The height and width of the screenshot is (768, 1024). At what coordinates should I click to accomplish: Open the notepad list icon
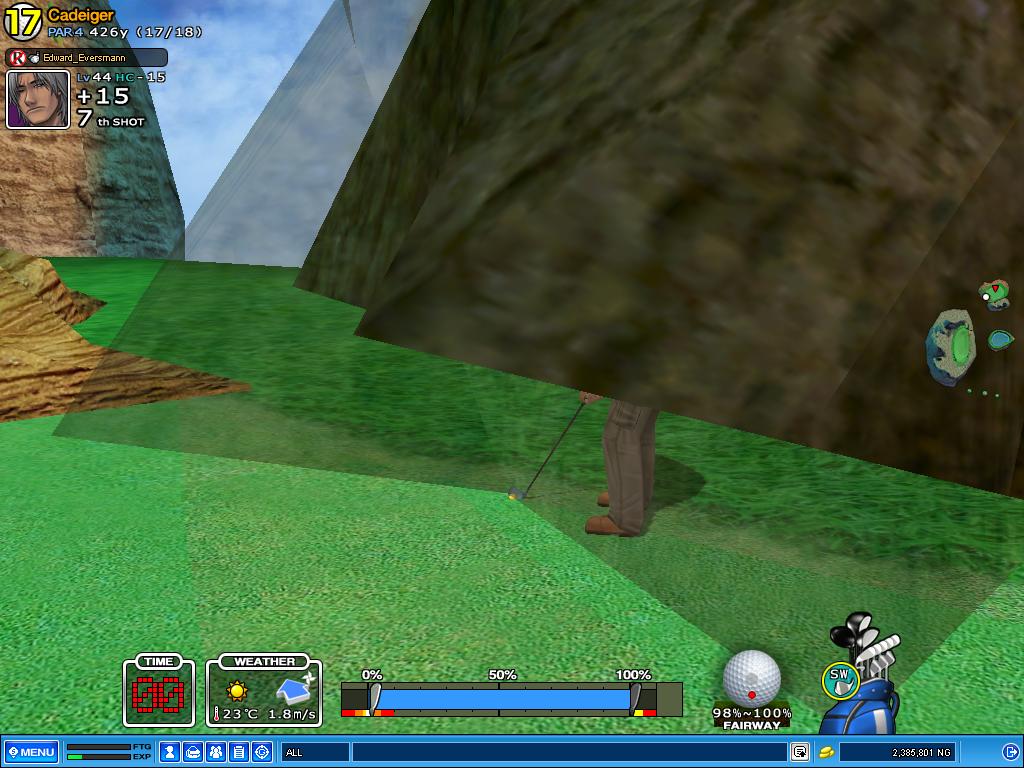[x=239, y=752]
